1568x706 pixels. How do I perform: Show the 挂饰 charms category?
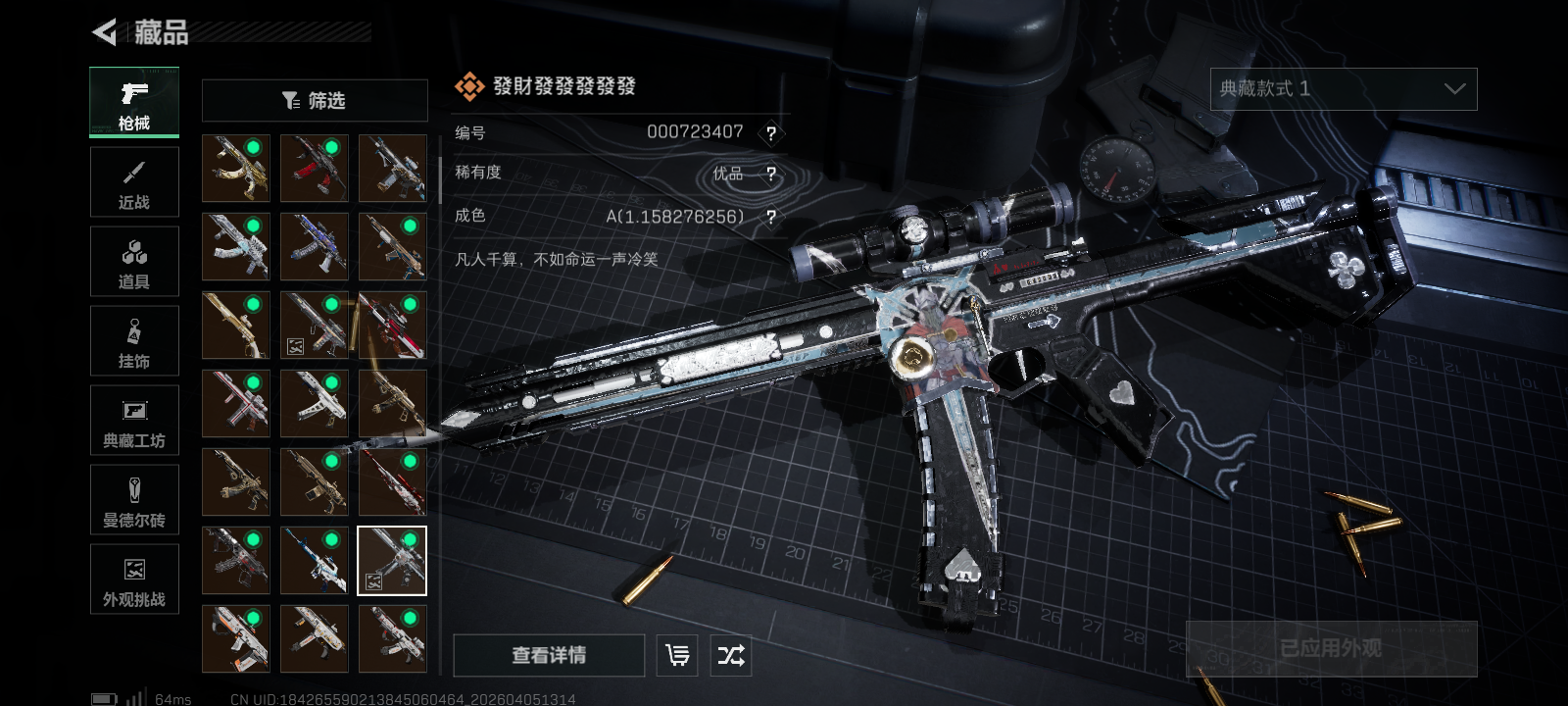click(x=134, y=341)
